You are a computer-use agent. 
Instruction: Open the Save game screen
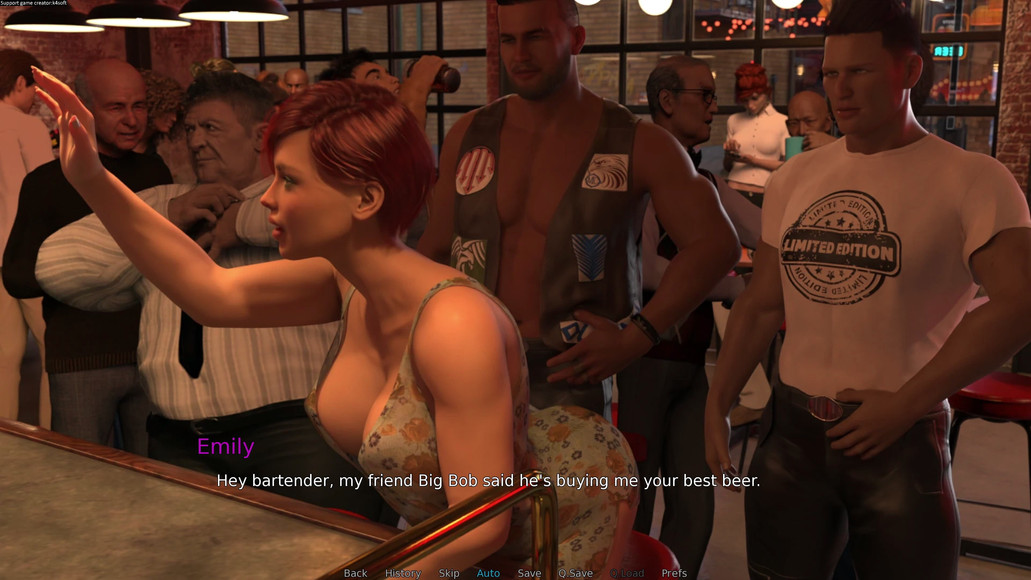(x=529, y=573)
